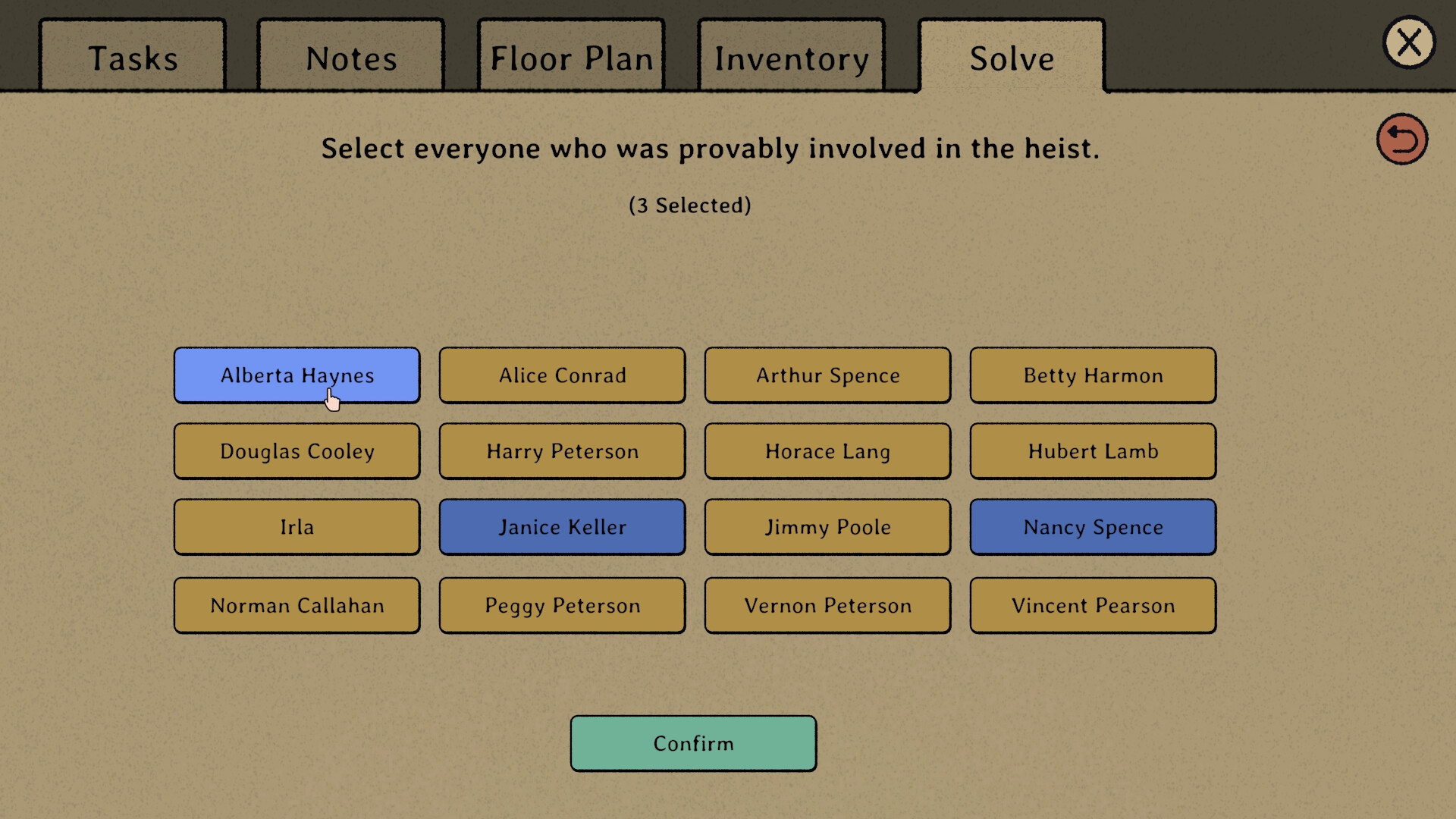Select Arthur Spence as involved

(x=827, y=375)
